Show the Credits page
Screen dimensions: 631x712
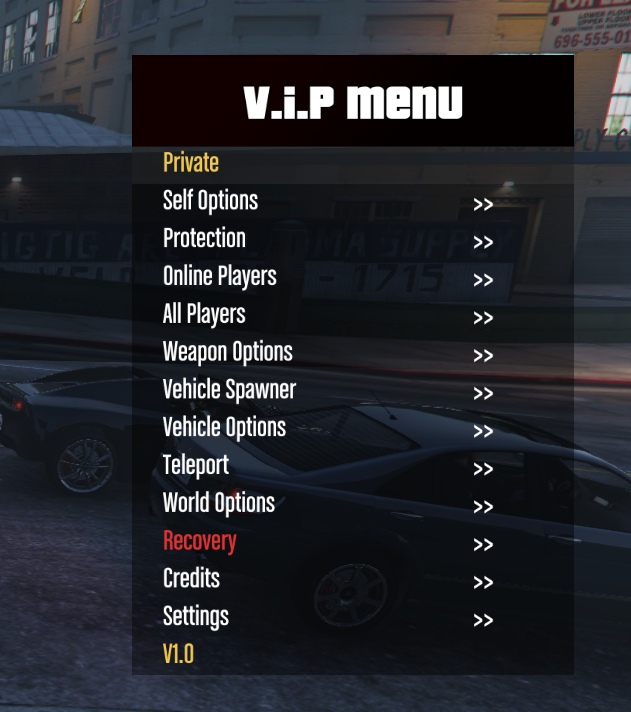tap(191, 579)
